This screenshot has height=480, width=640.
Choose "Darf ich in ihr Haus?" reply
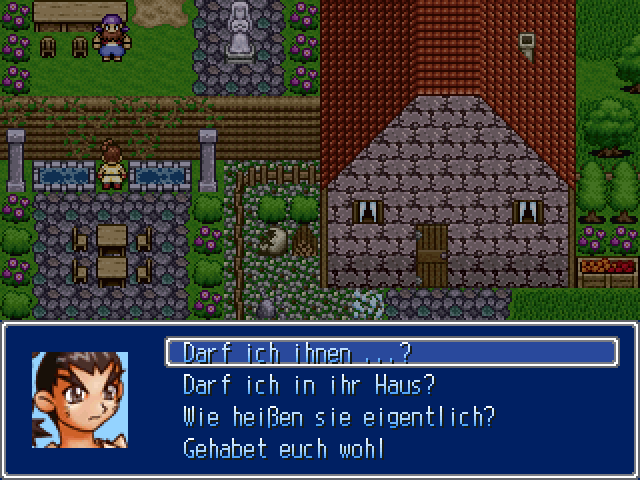click(310, 385)
